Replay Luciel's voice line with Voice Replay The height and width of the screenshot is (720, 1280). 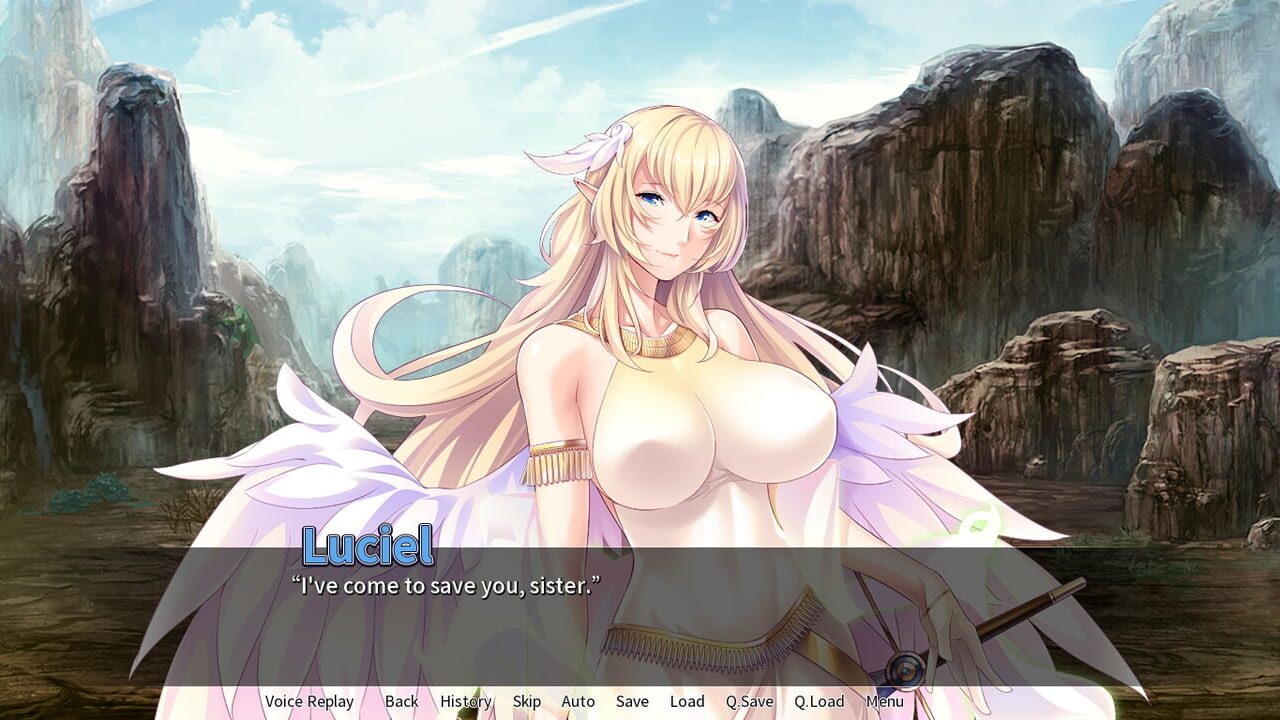pyautogui.click(x=310, y=701)
